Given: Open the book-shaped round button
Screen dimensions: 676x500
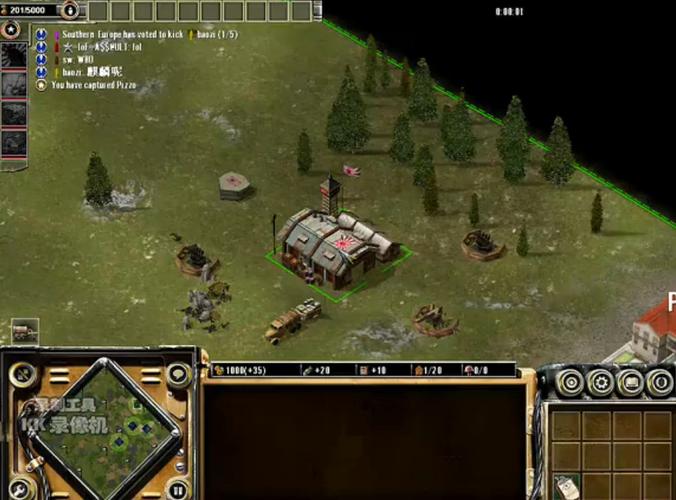Looking at the screenshot, I should pos(630,381).
